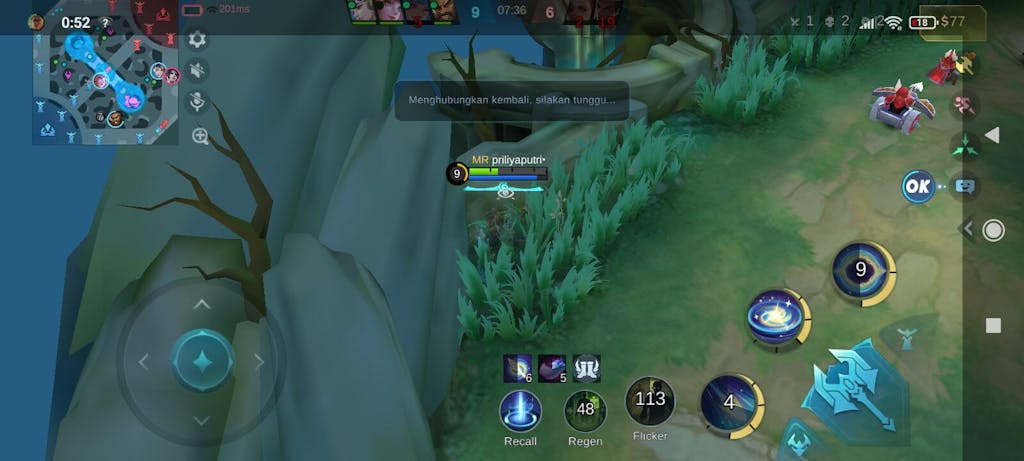The height and width of the screenshot is (461, 1024).
Task: Toggle the muted speaker icon
Action: (x=198, y=70)
